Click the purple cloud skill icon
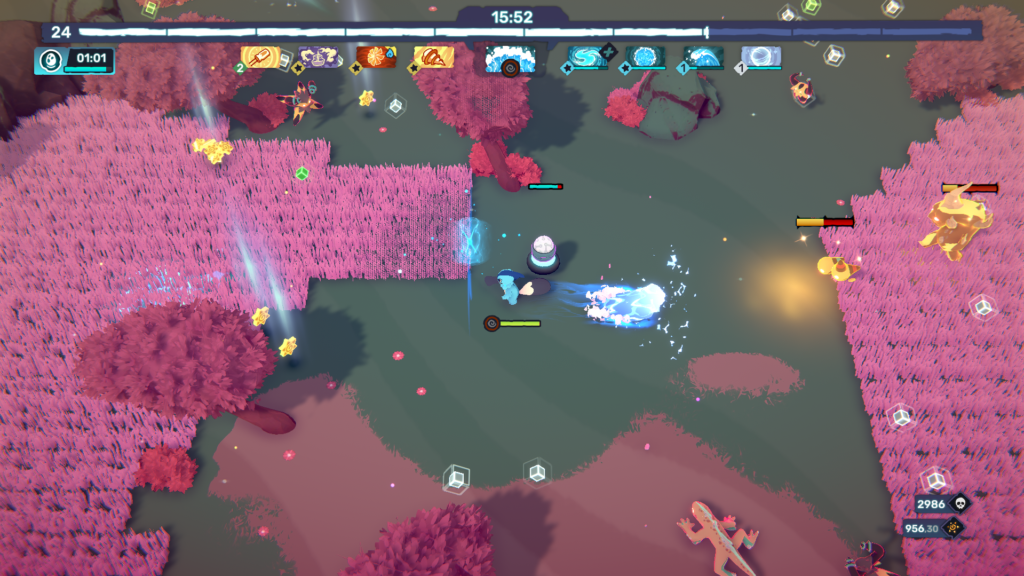The image size is (1024, 576). pyautogui.click(x=318, y=57)
